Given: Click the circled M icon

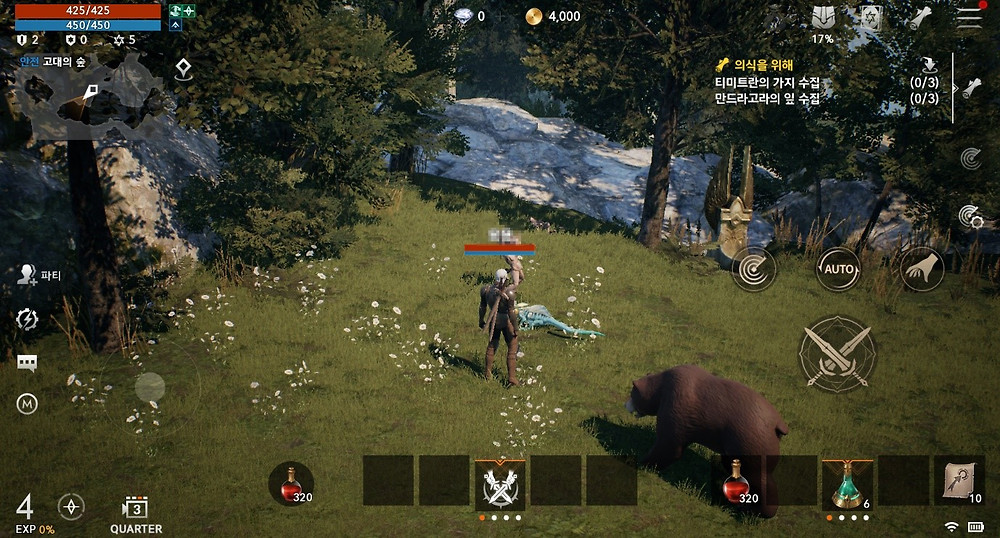Looking at the screenshot, I should (27, 404).
